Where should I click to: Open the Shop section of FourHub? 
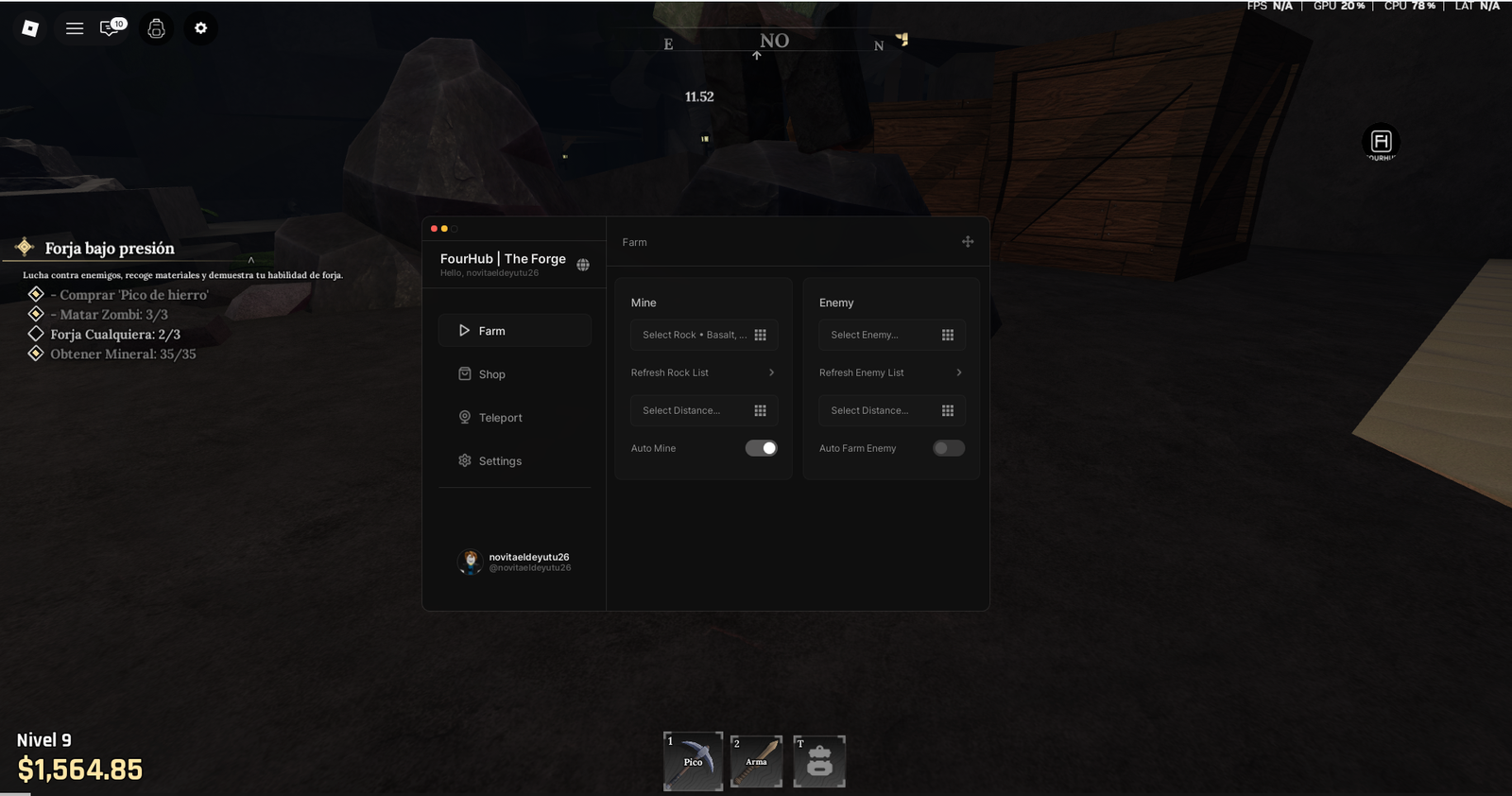tap(492, 373)
